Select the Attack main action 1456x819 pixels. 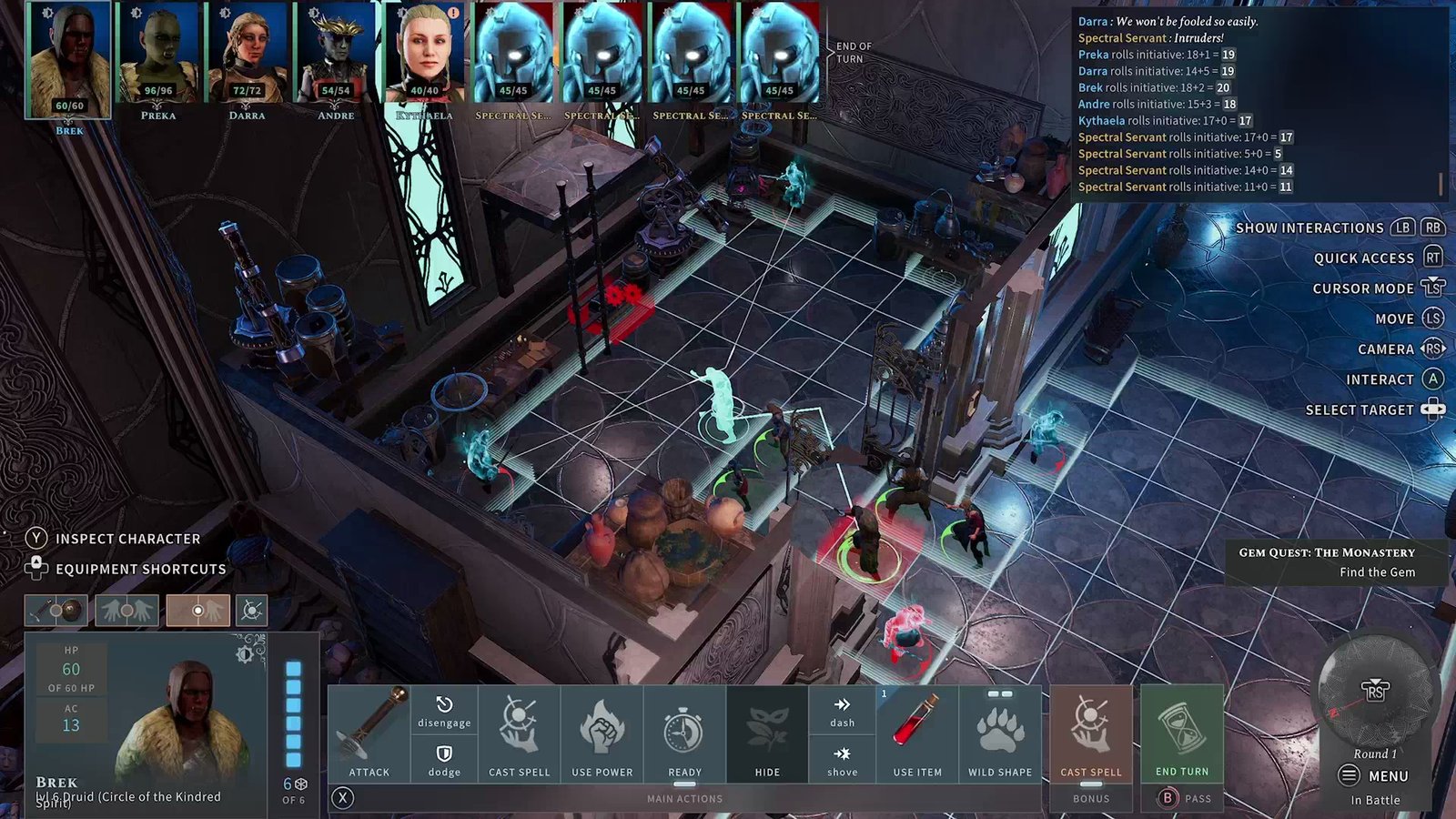(369, 733)
